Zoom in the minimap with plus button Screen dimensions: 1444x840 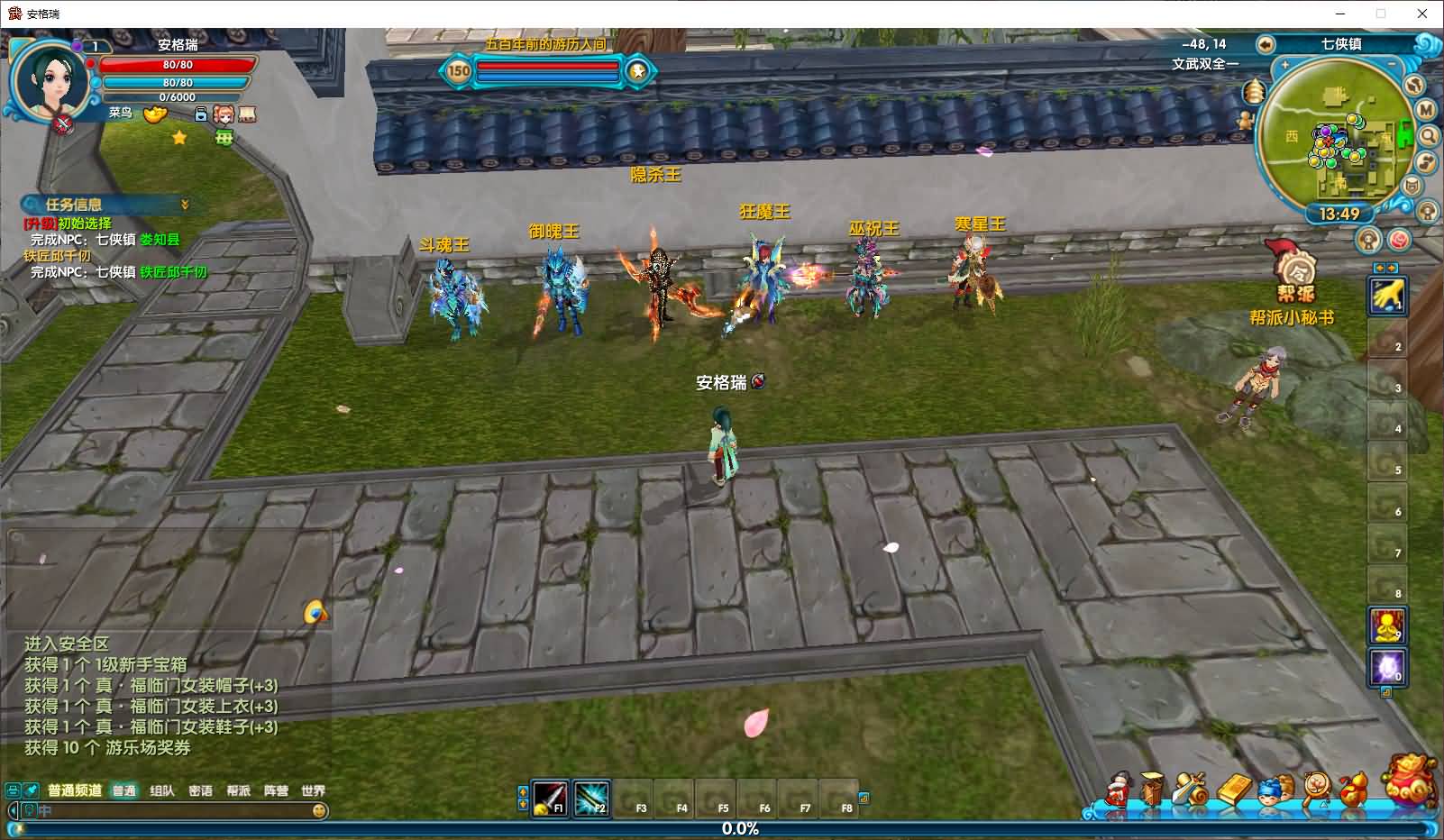click(x=1284, y=65)
